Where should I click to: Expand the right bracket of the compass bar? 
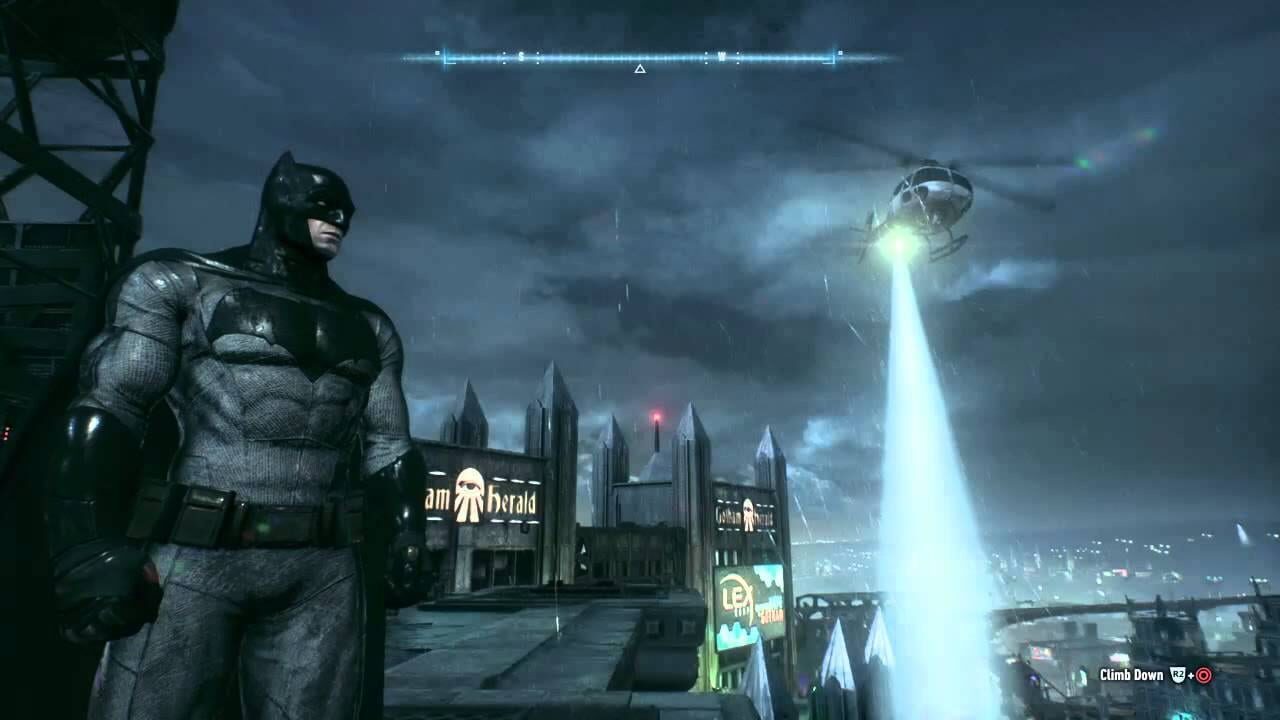[x=833, y=56]
